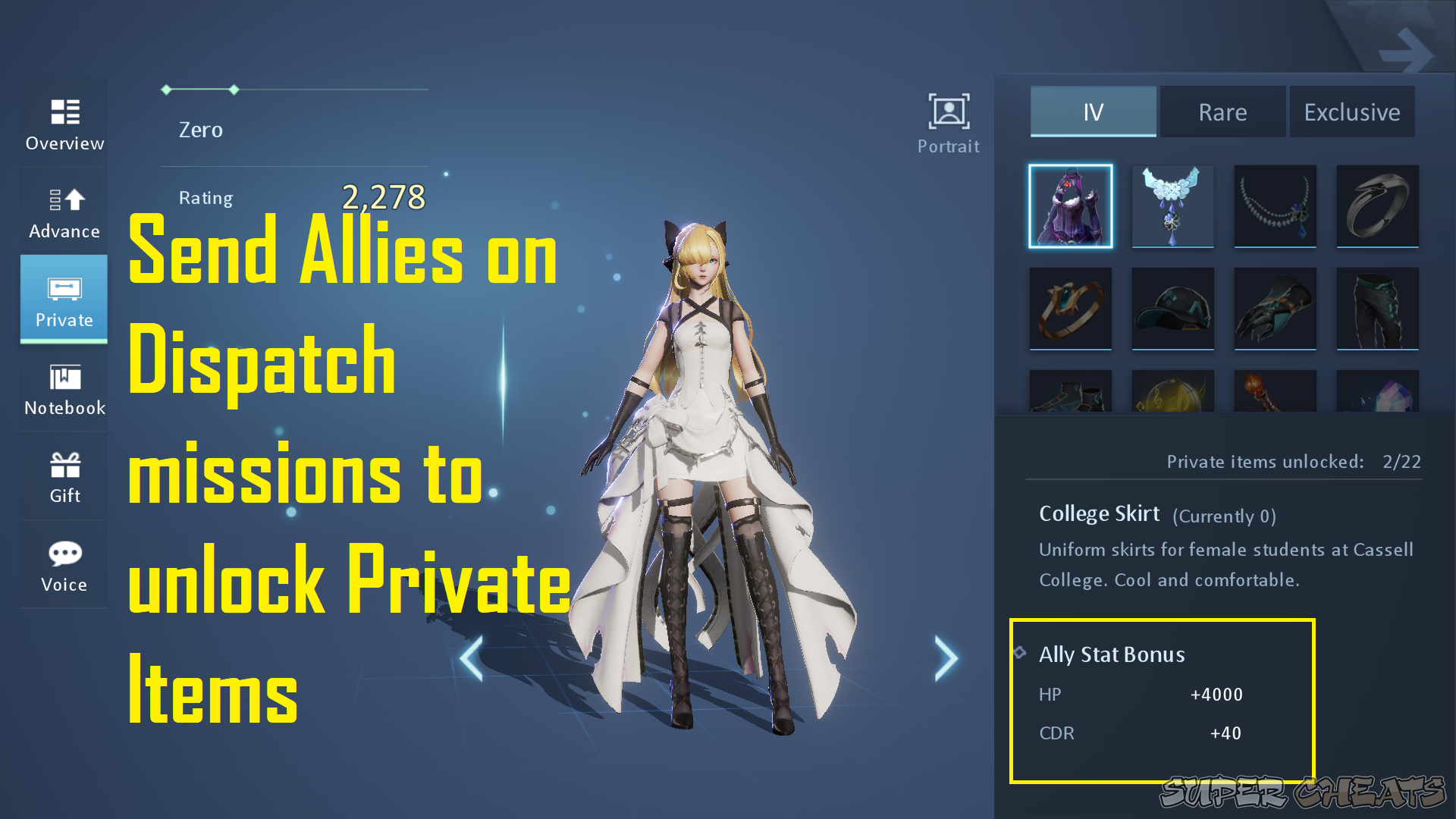
Task: Switch to the Rare items tab
Action: coord(1222,111)
